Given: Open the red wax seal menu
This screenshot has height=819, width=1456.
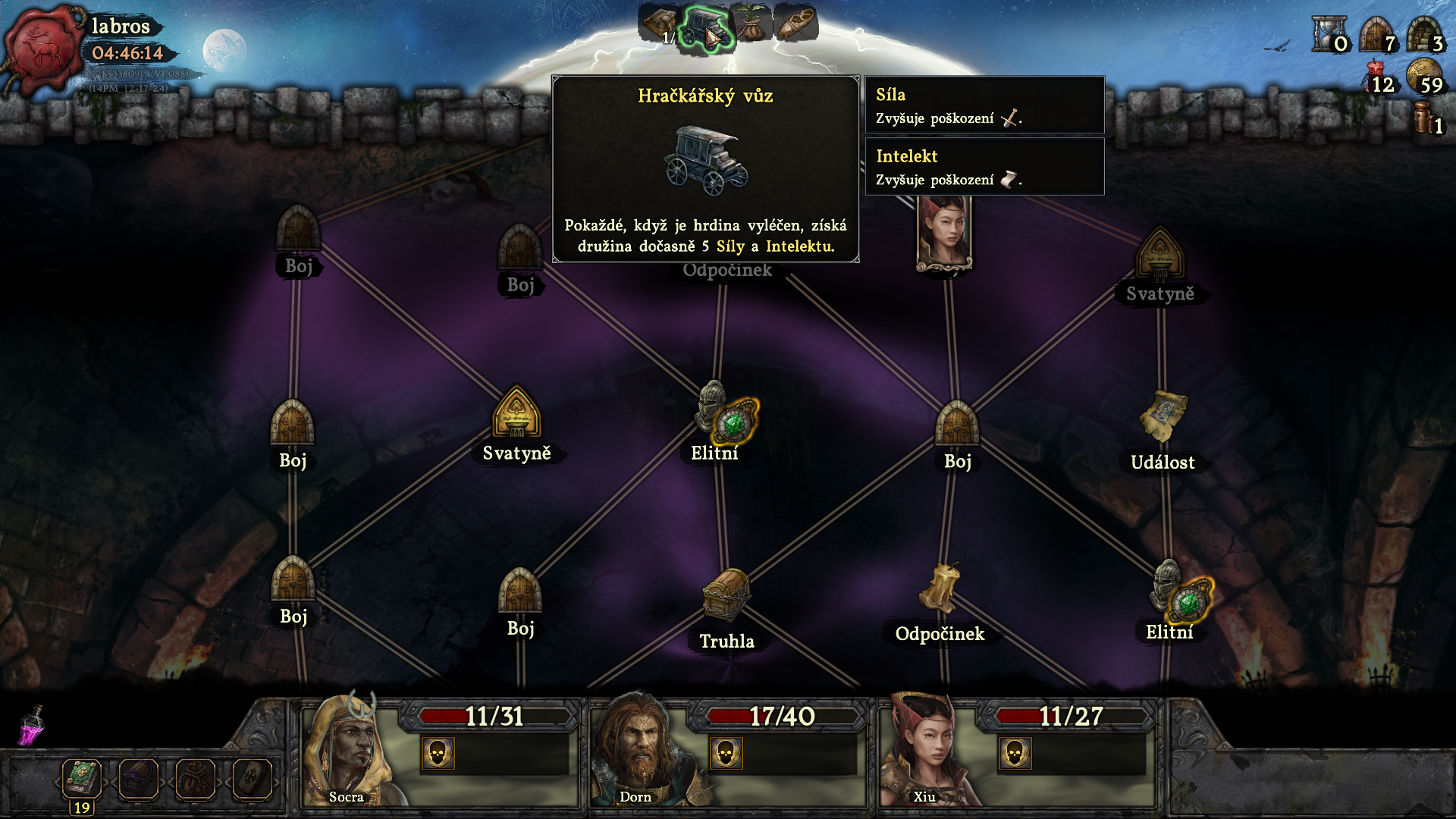Looking at the screenshot, I should [44, 50].
